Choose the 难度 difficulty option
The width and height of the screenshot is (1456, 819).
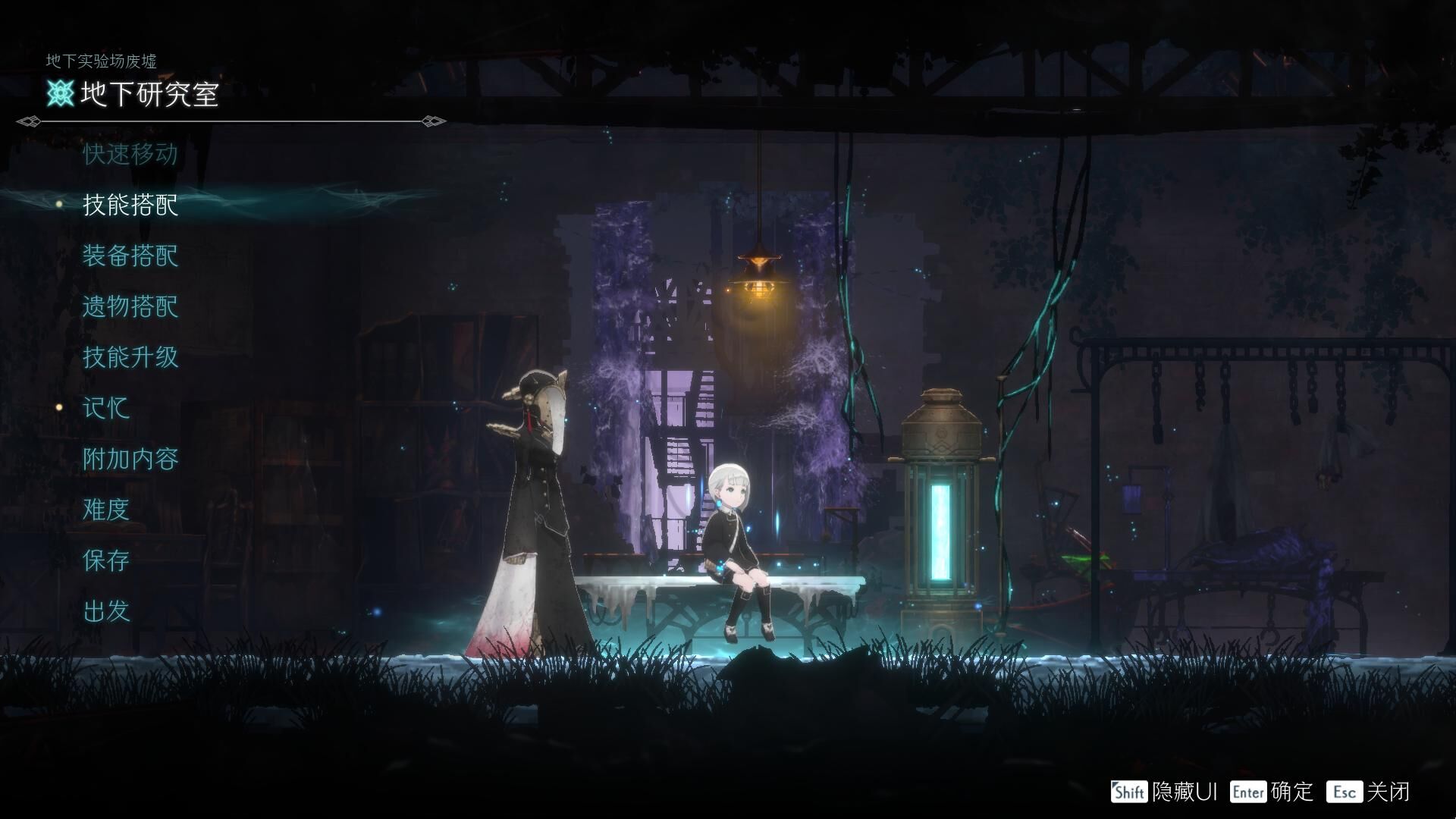tap(106, 510)
